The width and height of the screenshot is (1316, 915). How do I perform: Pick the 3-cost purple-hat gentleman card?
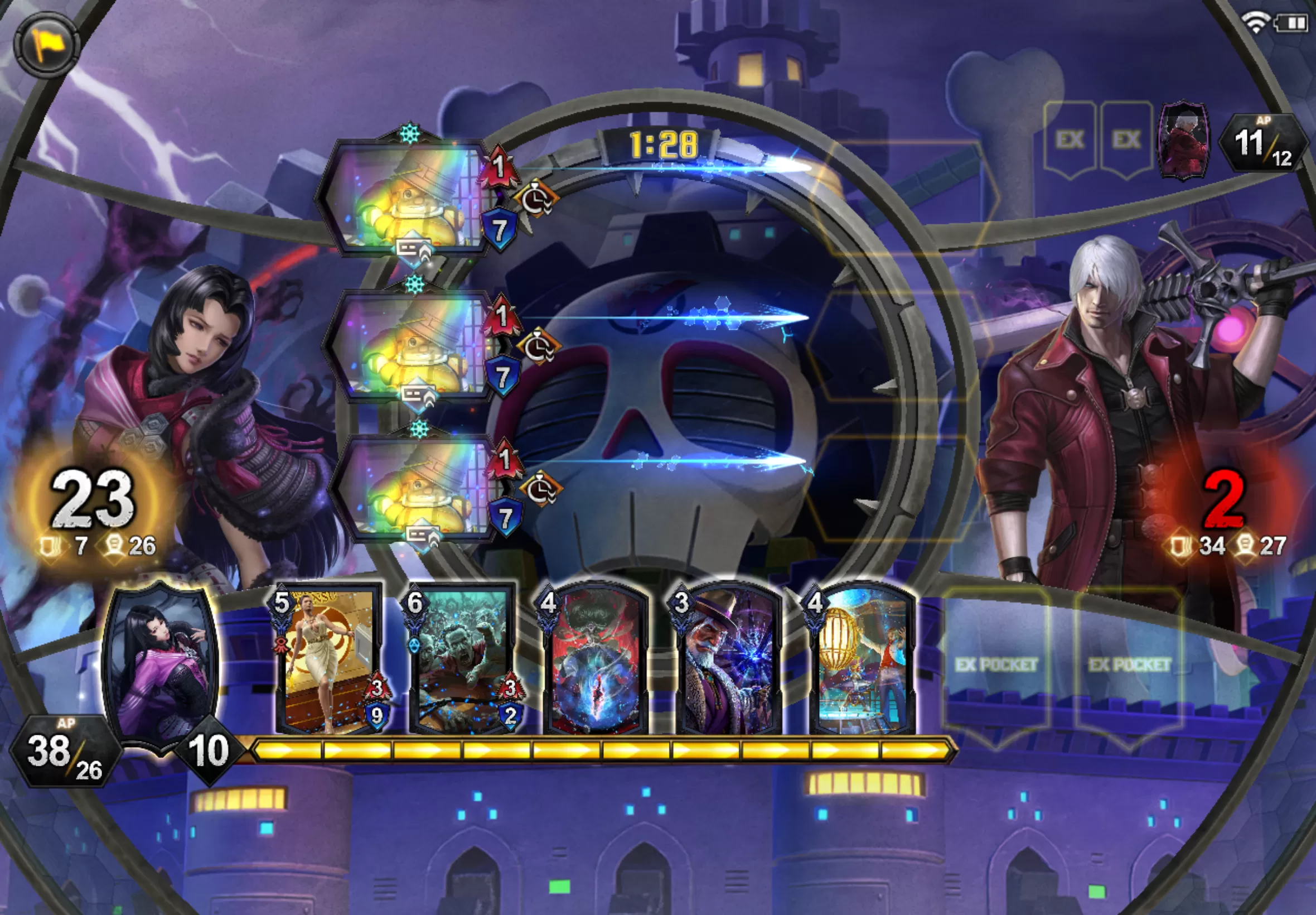[729, 661]
